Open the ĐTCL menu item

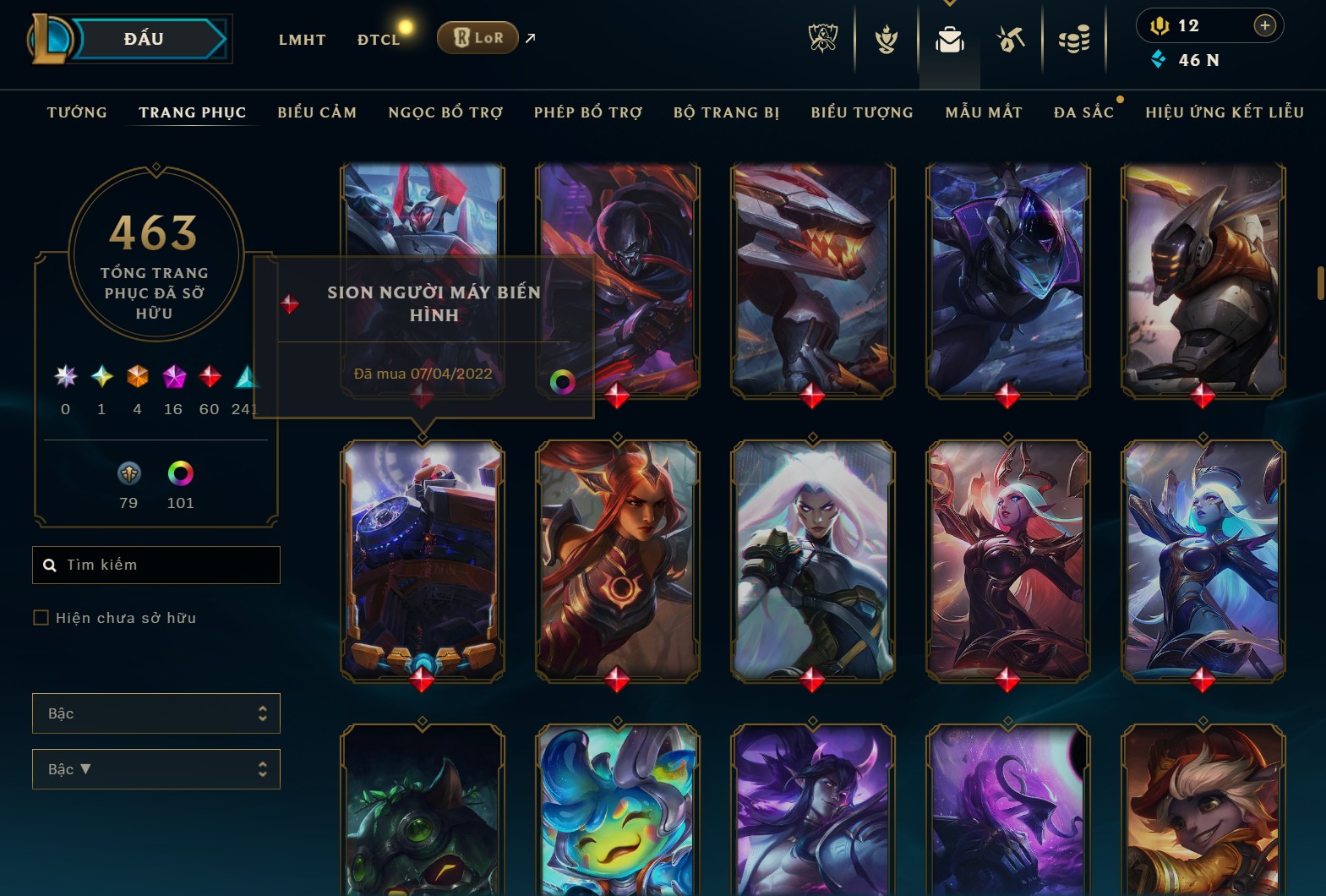[x=378, y=39]
